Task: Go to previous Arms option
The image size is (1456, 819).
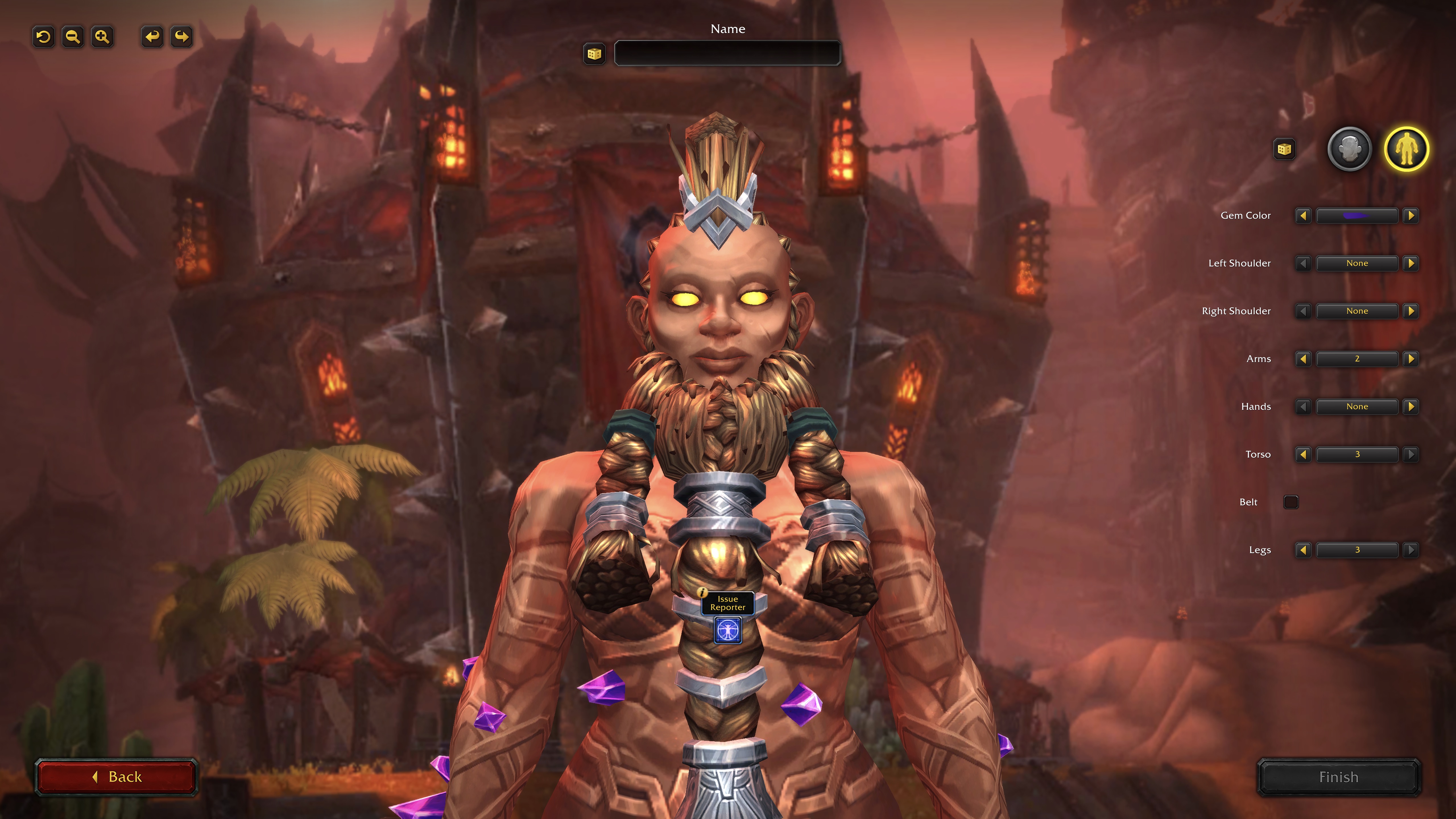Action: pyautogui.click(x=1303, y=359)
